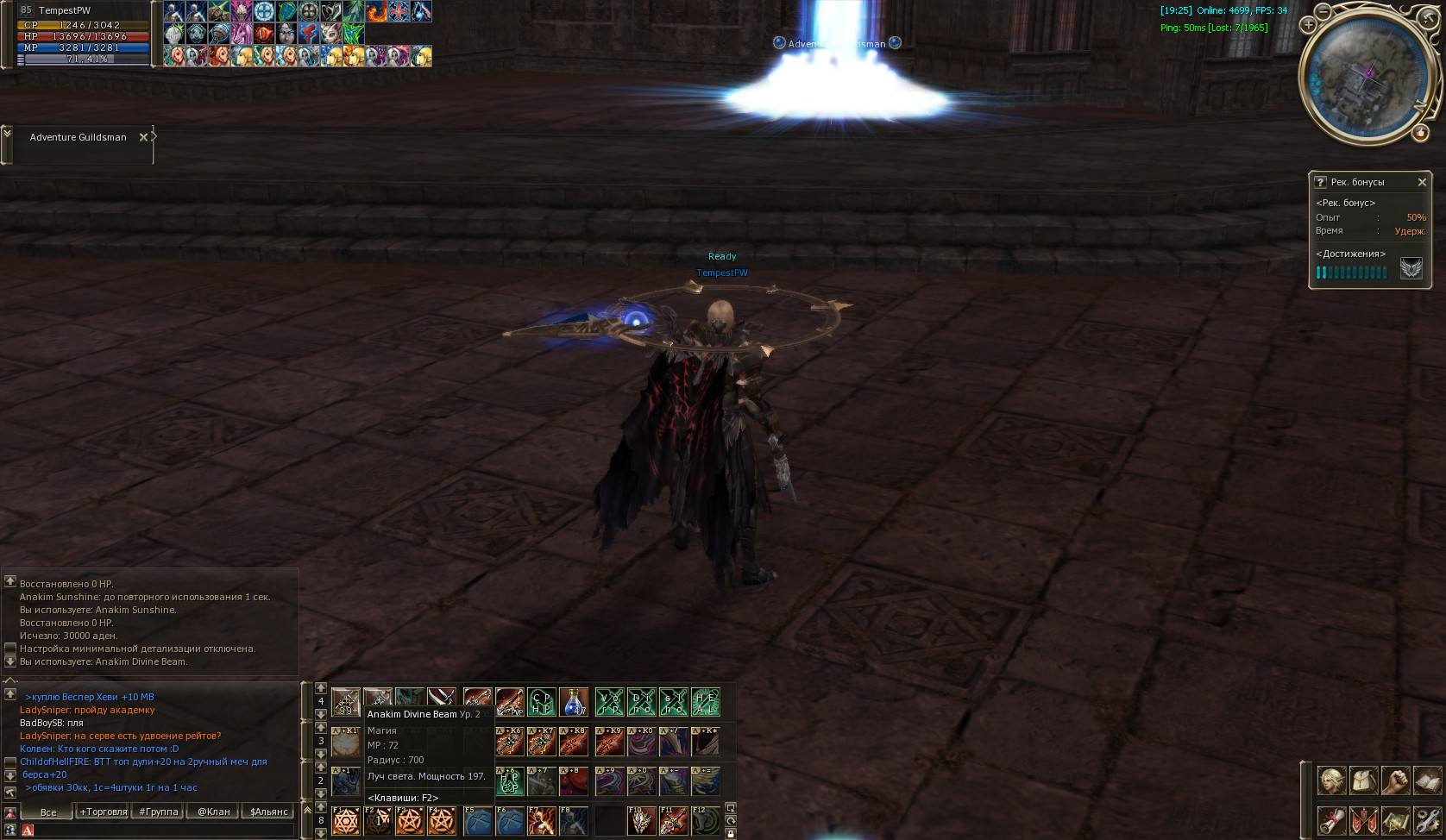This screenshot has width=1446, height=840.
Task: Switch to the #Группа chat tab
Action: coord(159,812)
